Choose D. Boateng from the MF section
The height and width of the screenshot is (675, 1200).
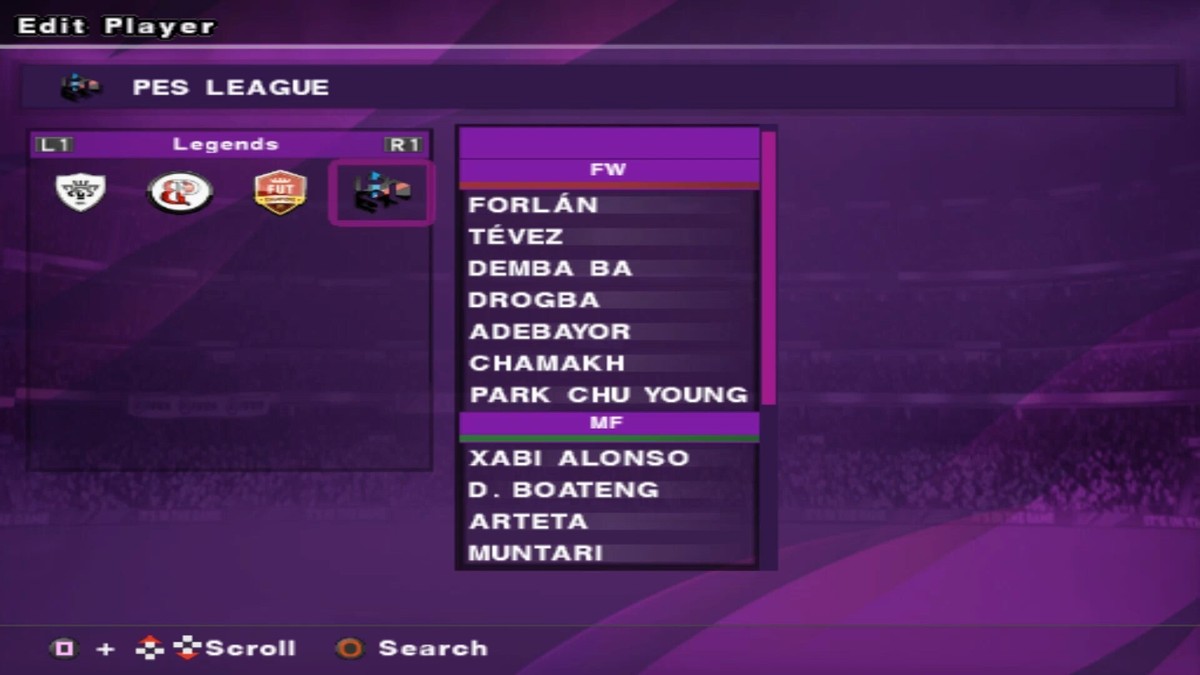564,490
